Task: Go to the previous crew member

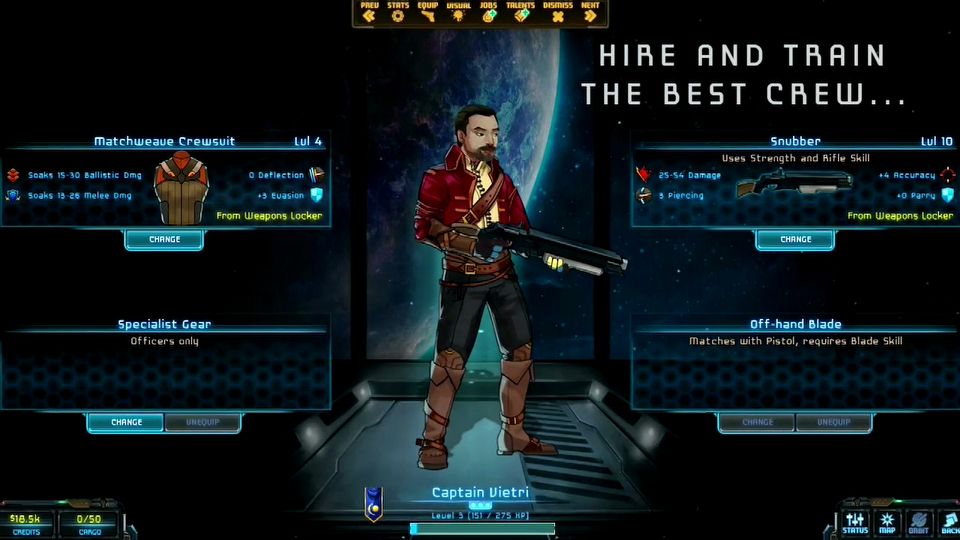Action: pos(370,13)
